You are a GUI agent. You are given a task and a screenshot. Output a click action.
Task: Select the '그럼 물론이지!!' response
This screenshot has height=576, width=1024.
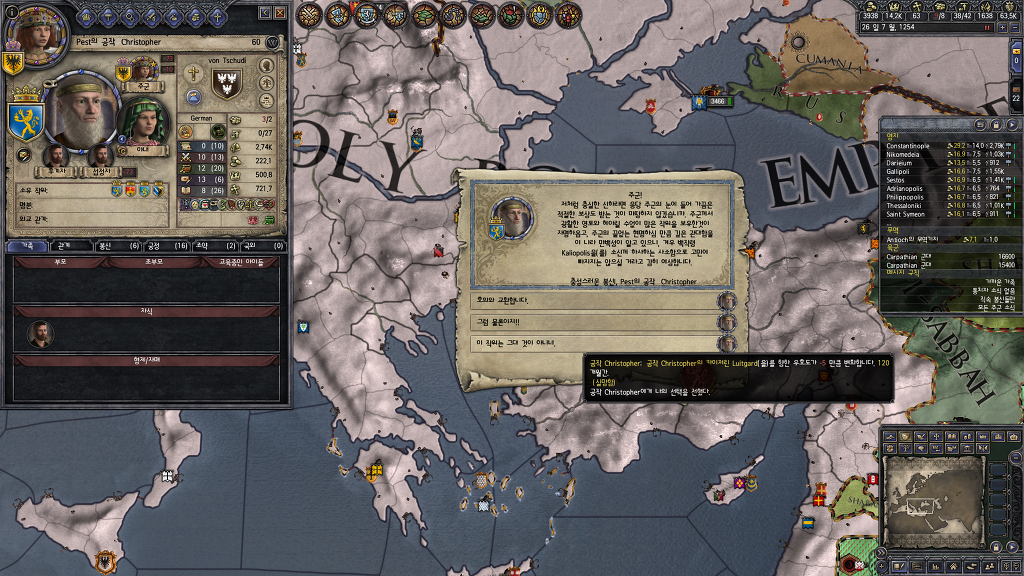click(x=595, y=323)
